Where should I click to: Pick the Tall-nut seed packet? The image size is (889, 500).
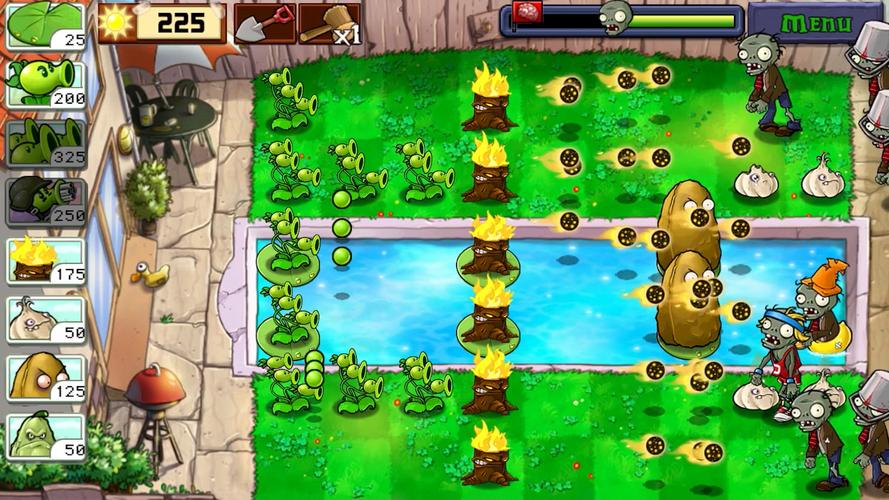click(x=46, y=377)
